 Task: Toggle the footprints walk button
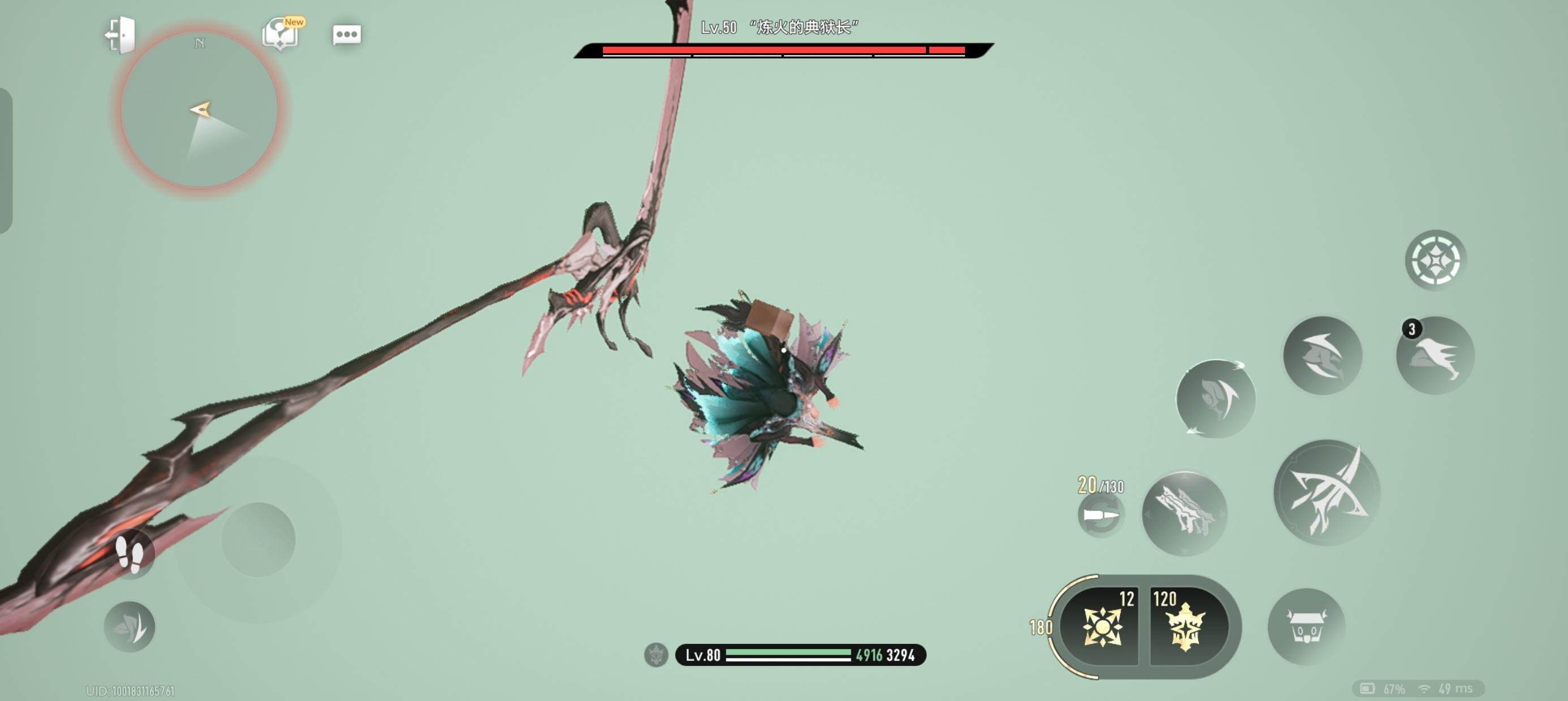click(130, 554)
